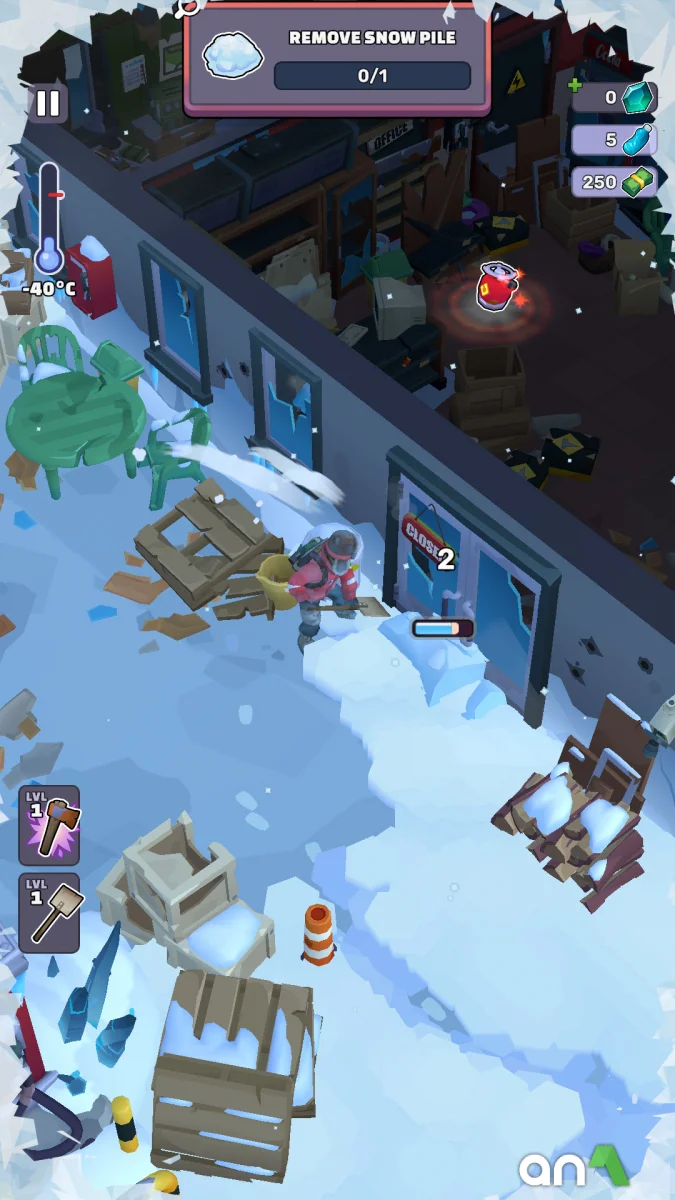675x1200 pixels.
Task: Tap the cash counter showing 250
Action: tap(613, 182)
